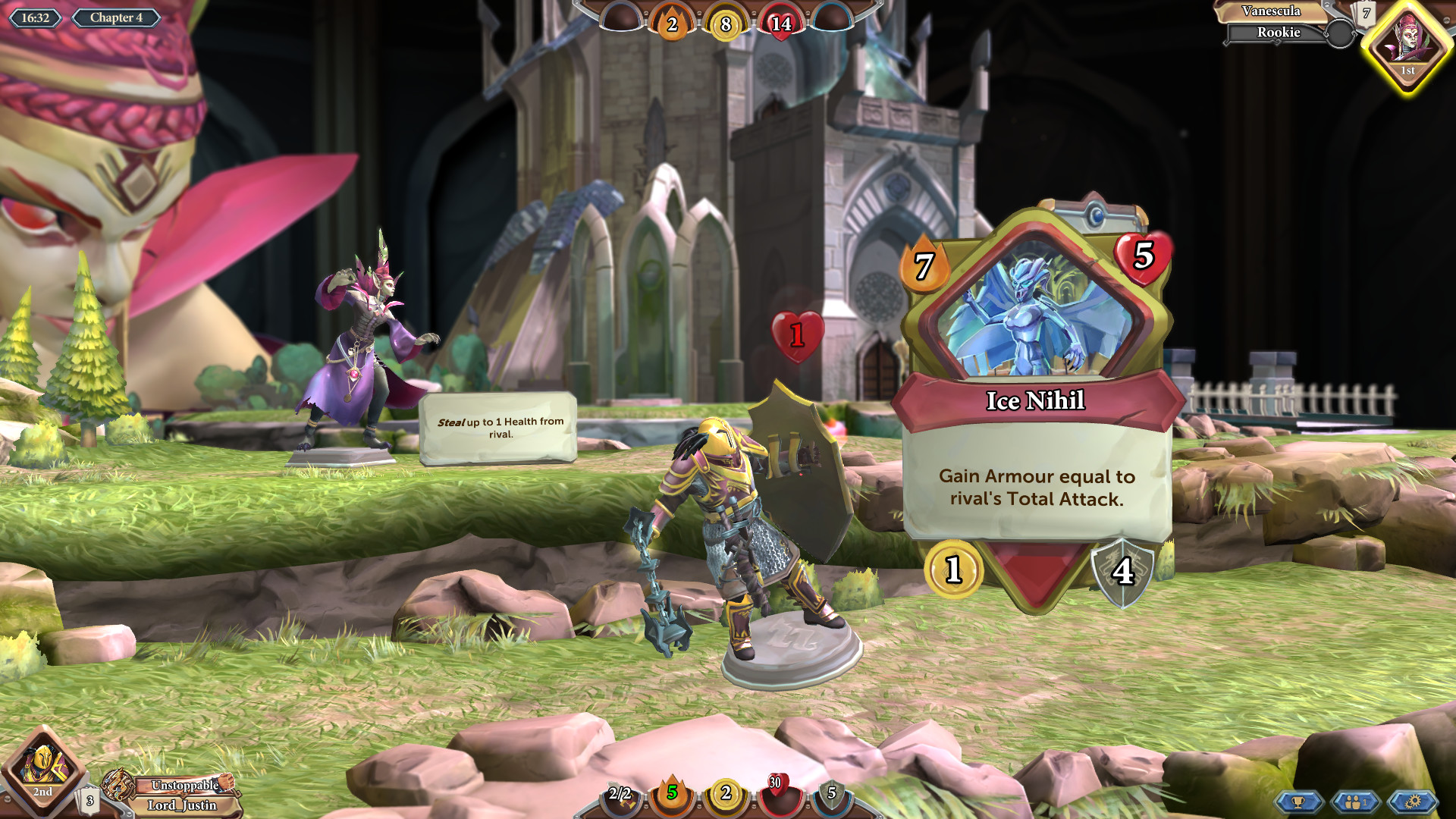Screen dimensions: 1456x819
Task: Select the Chapter 4 indicator
Action: [116, 17]
